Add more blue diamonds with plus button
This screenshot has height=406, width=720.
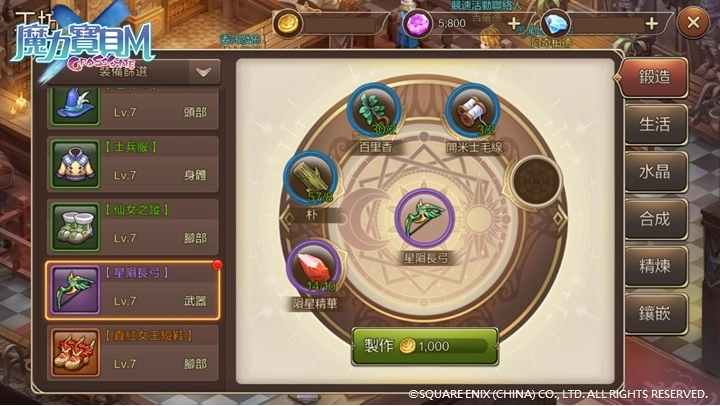[652, 22]
